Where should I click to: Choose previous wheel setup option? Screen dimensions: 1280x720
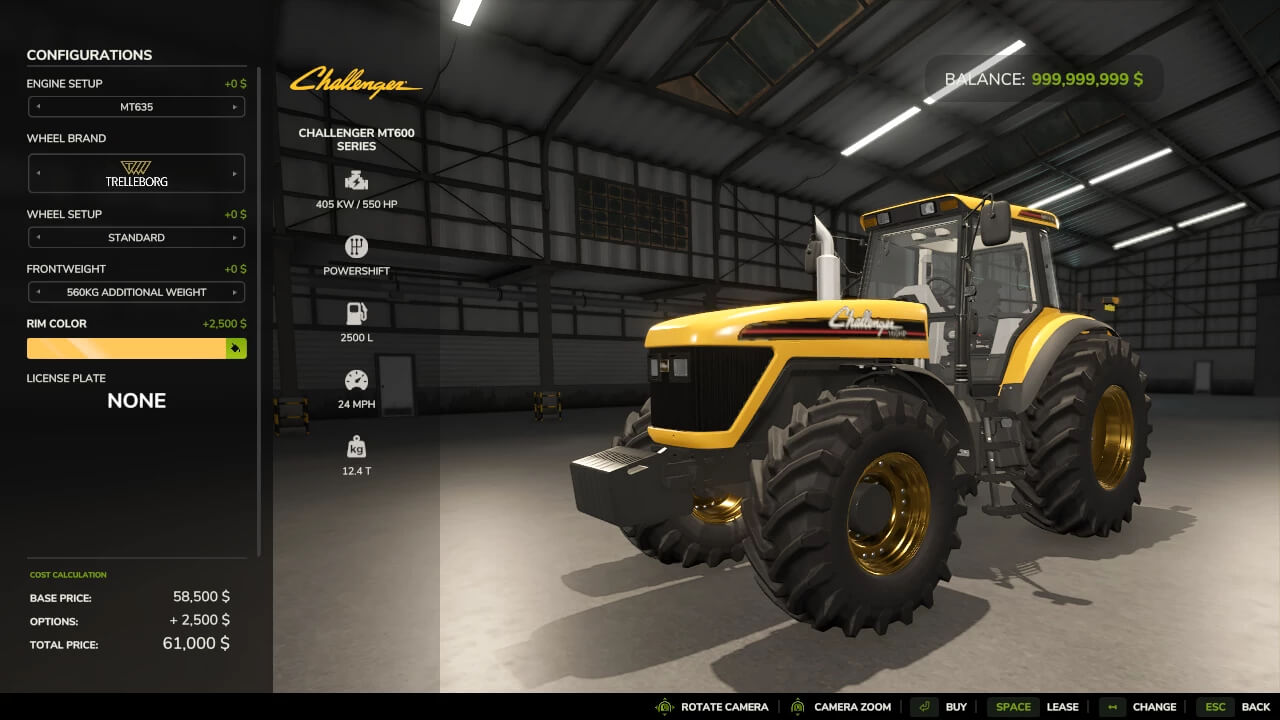pos(38,238)
